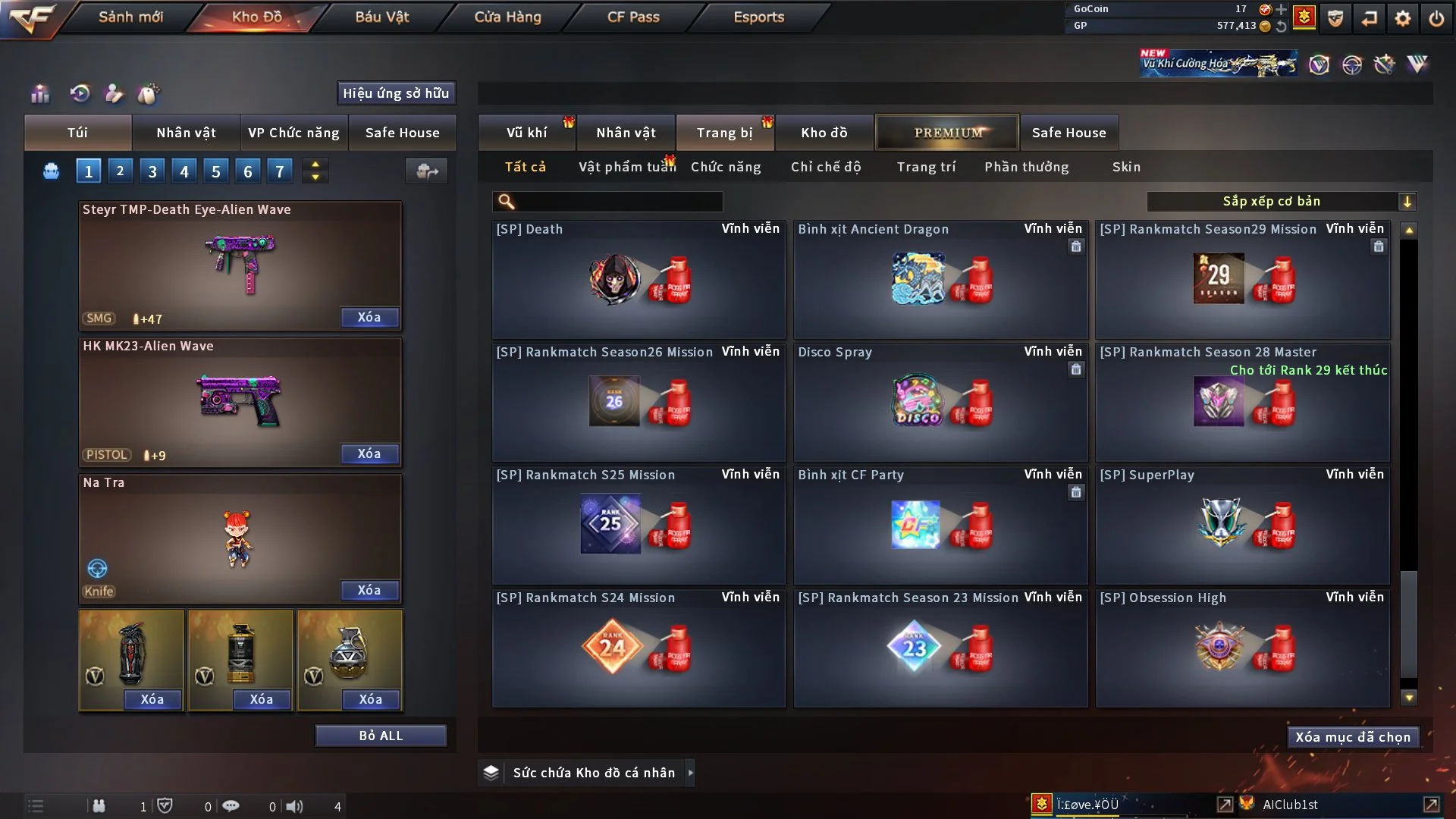
Task: Open the Cửa Hàng shop menu
Action: tap(507, 17)
